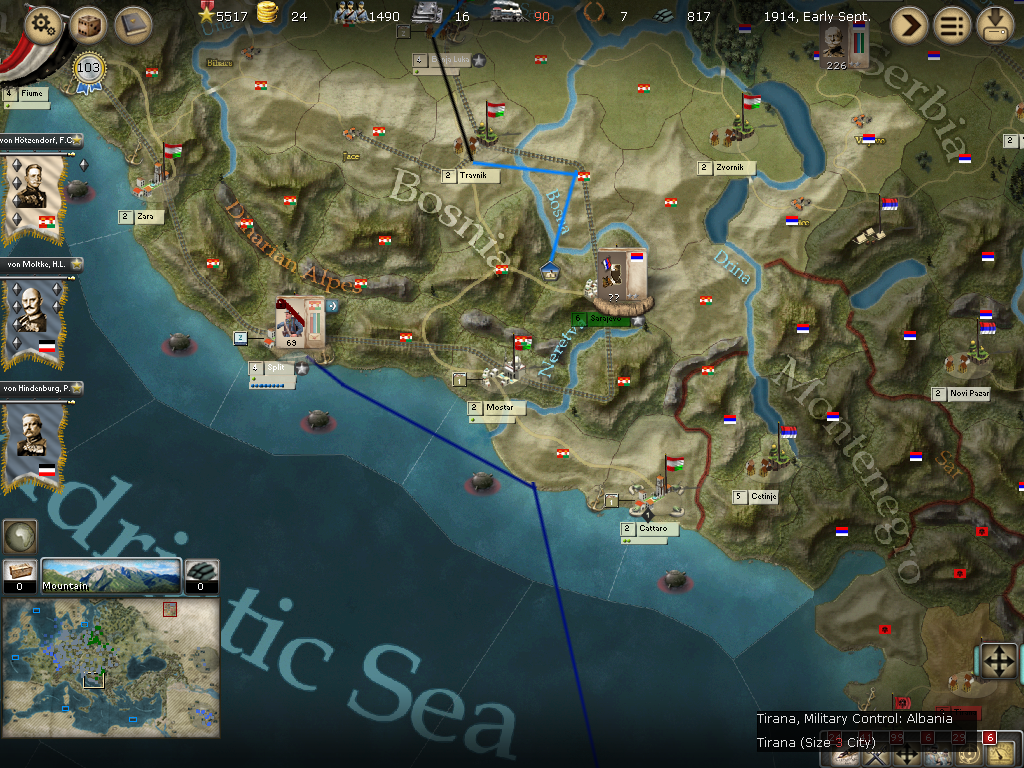Open the book ledger button

tap(132, 25)
